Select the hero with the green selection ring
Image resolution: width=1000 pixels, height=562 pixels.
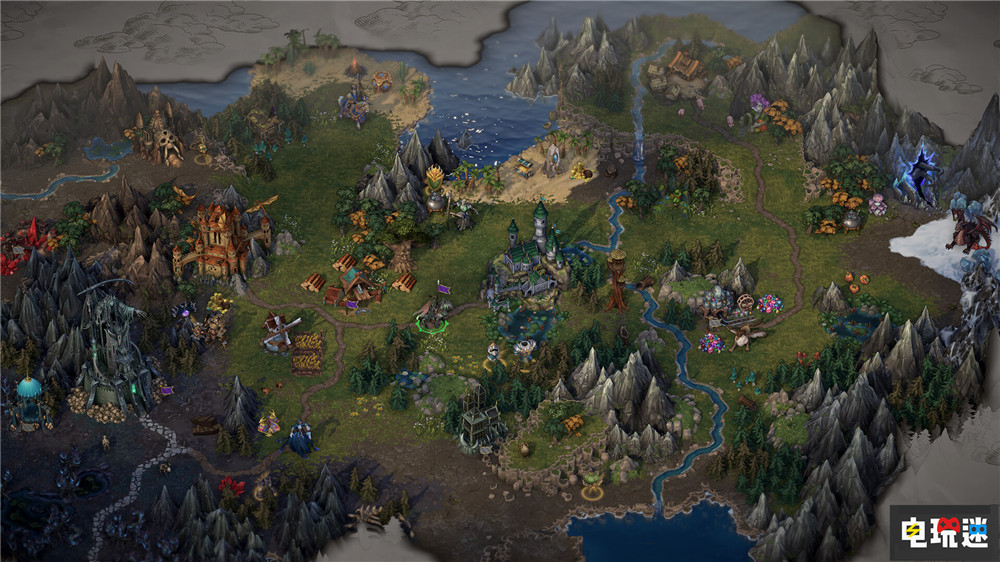pyautogui.click(x=432, y=316)
